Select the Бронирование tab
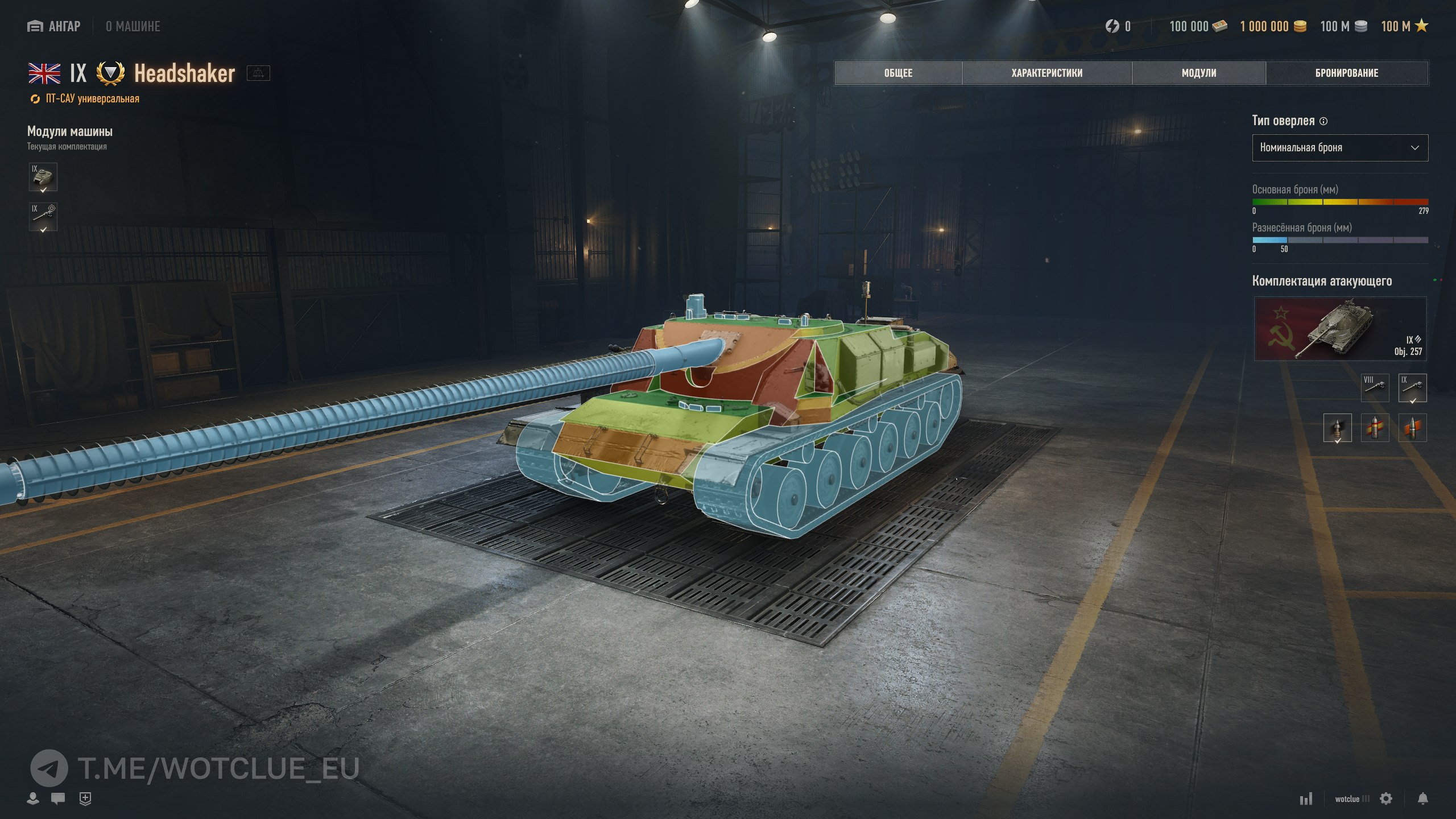Image resolution: width=1456 pixels, height=819 pixels. point(1347,73)
